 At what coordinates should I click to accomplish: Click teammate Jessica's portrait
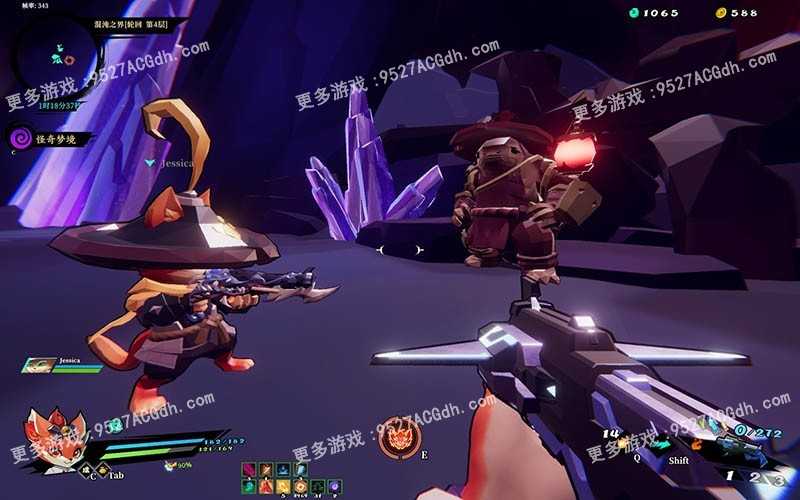click(x=38, y=366)
